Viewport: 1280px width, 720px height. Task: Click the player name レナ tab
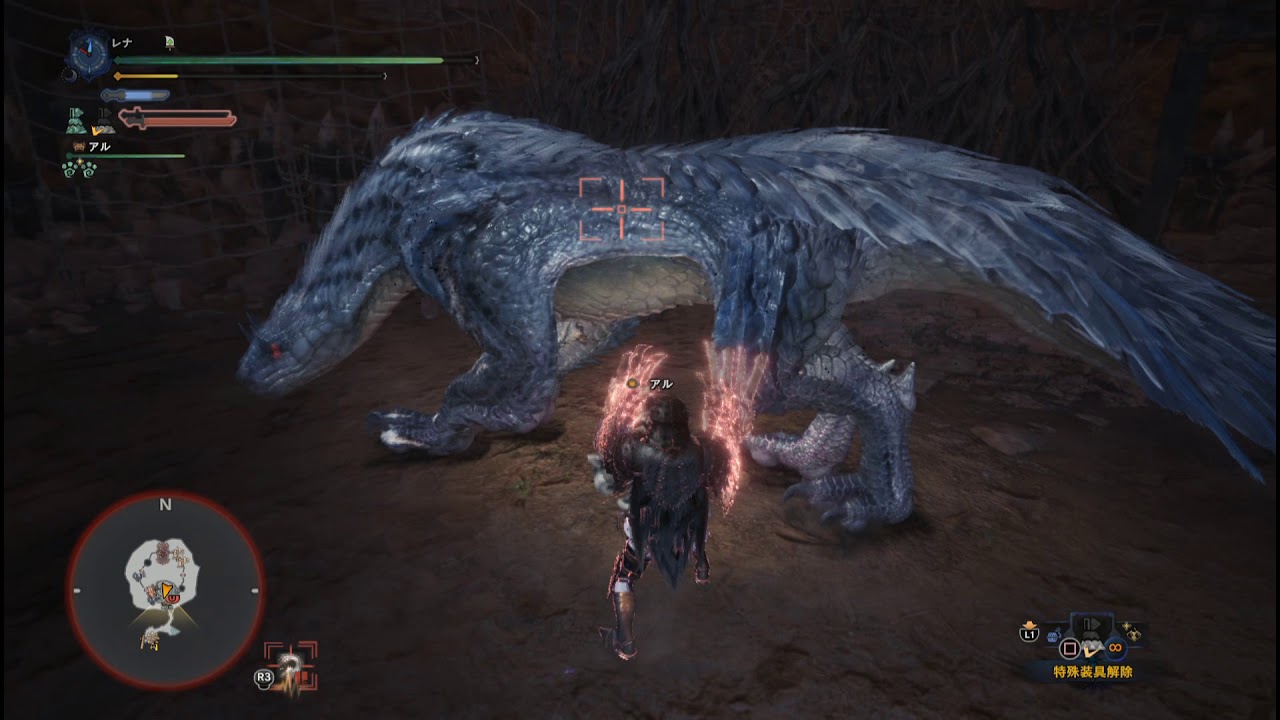click(122, 42)
